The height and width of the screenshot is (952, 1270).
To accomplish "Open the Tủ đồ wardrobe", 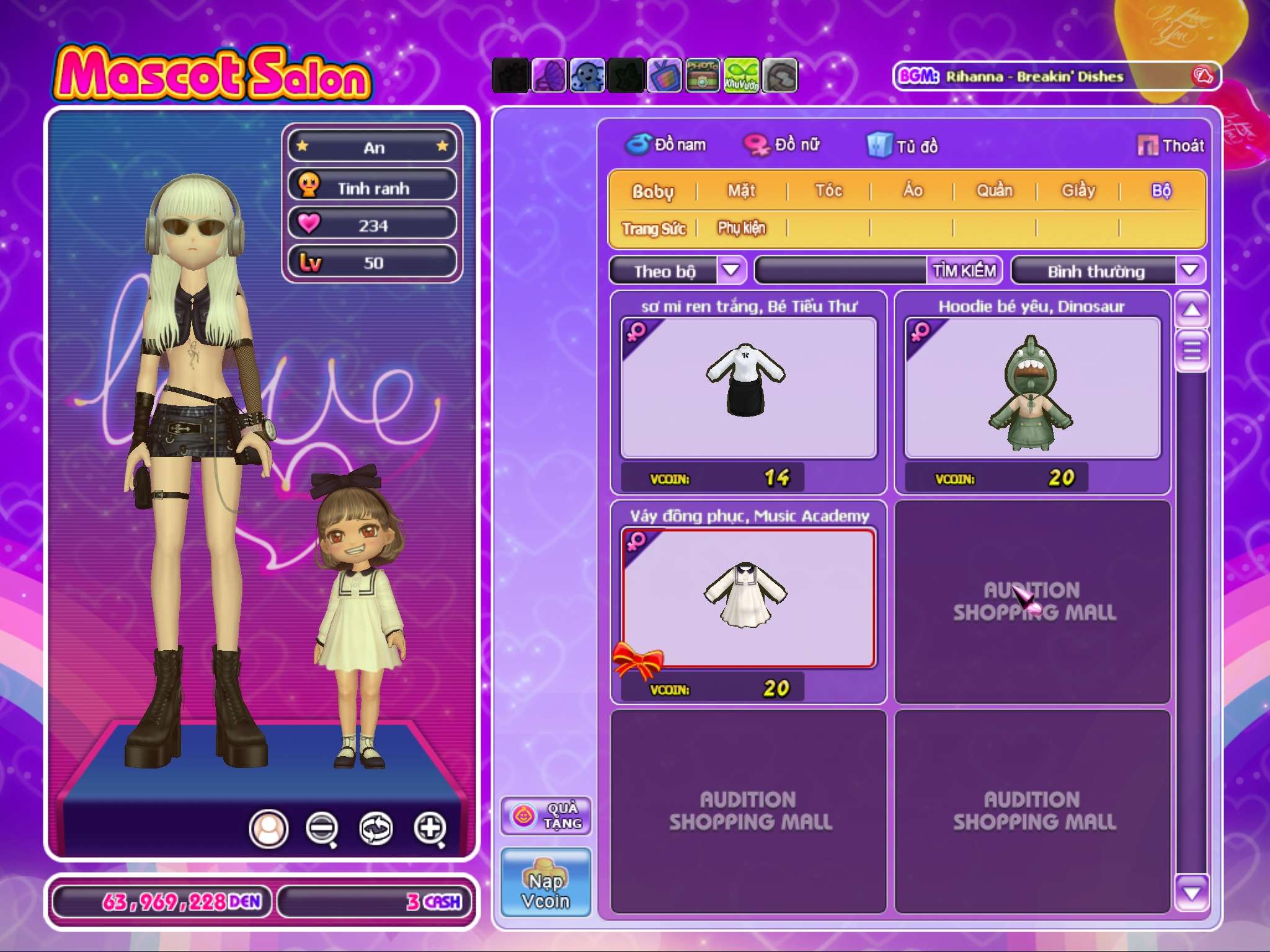I will point(903,146).
